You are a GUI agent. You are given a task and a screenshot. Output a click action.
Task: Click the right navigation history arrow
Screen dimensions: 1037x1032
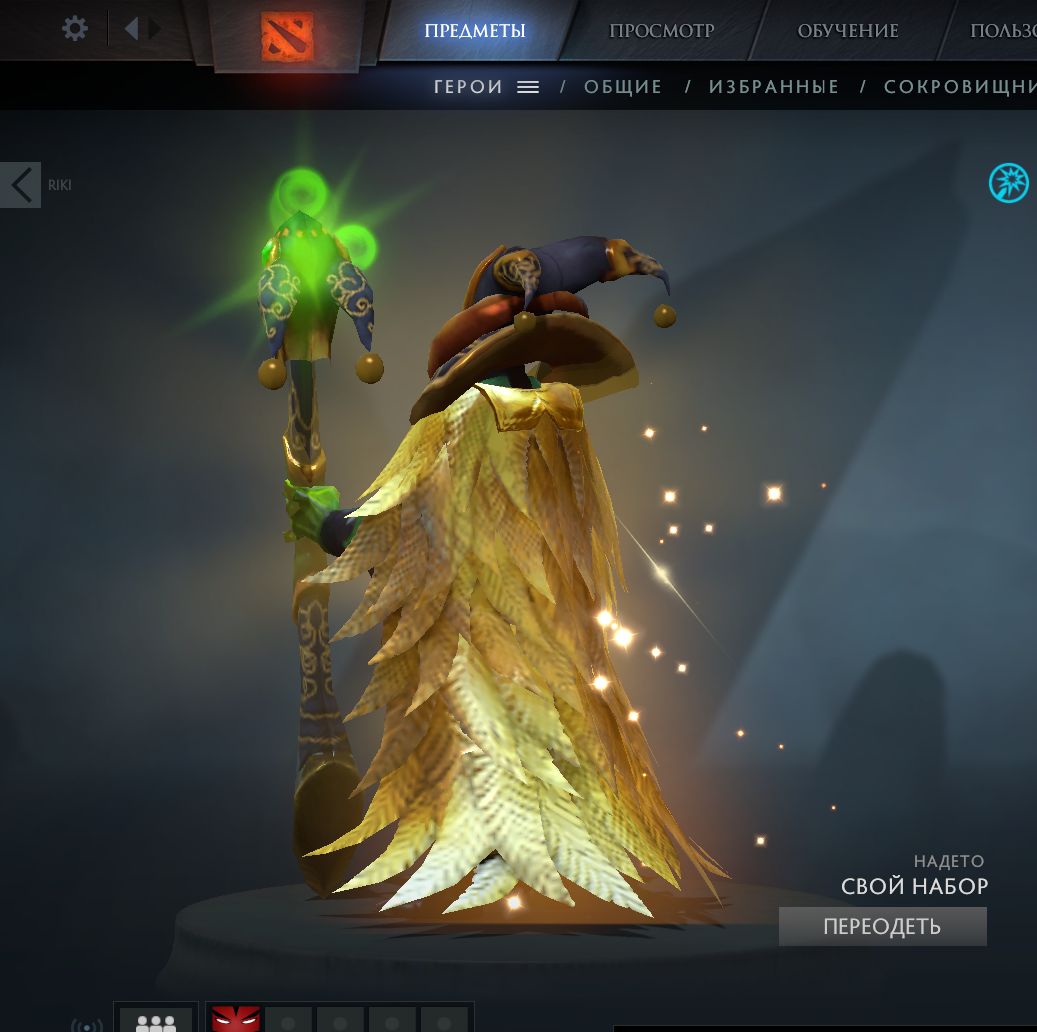(155, 28)
